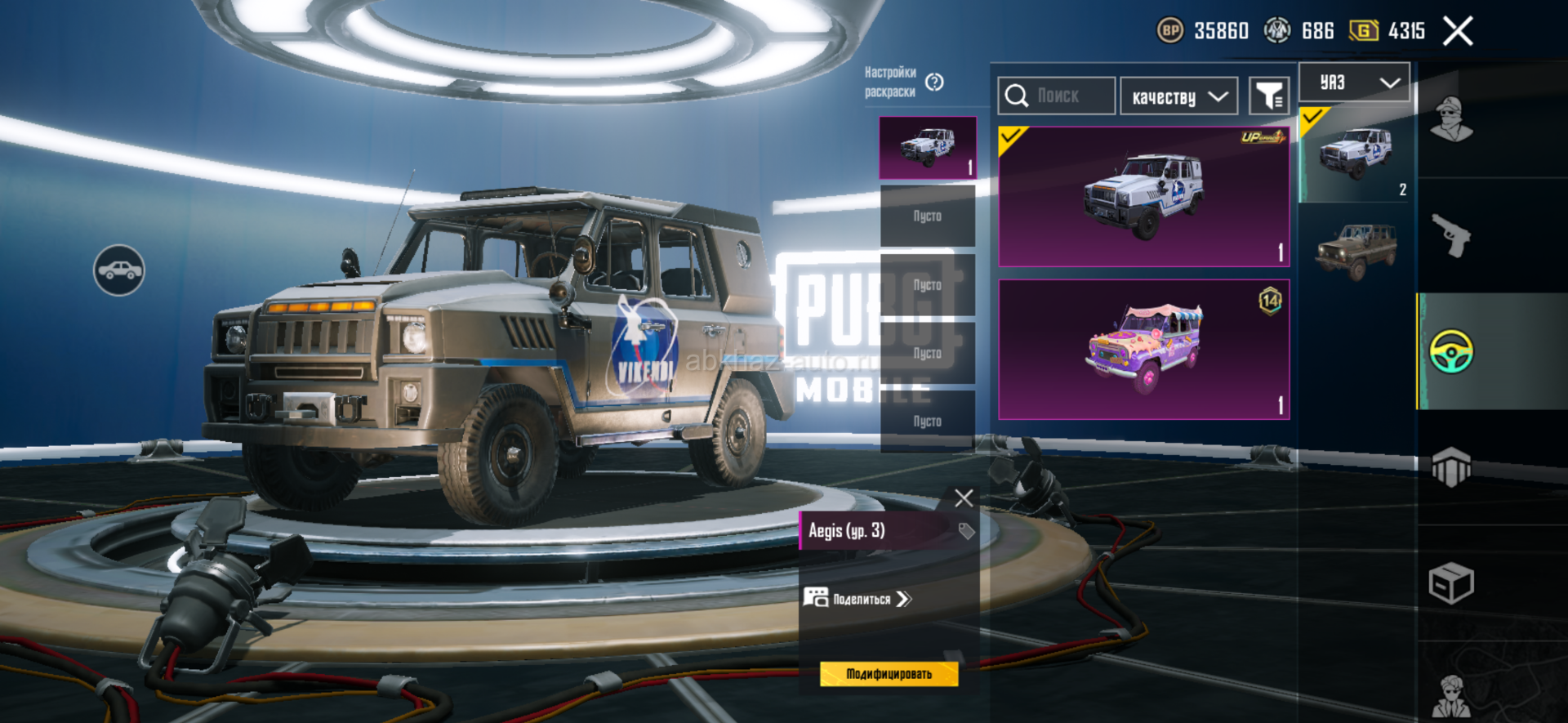
Task: Open the crate box tab
Action: pyautogui.click(x=1451, y=583)
